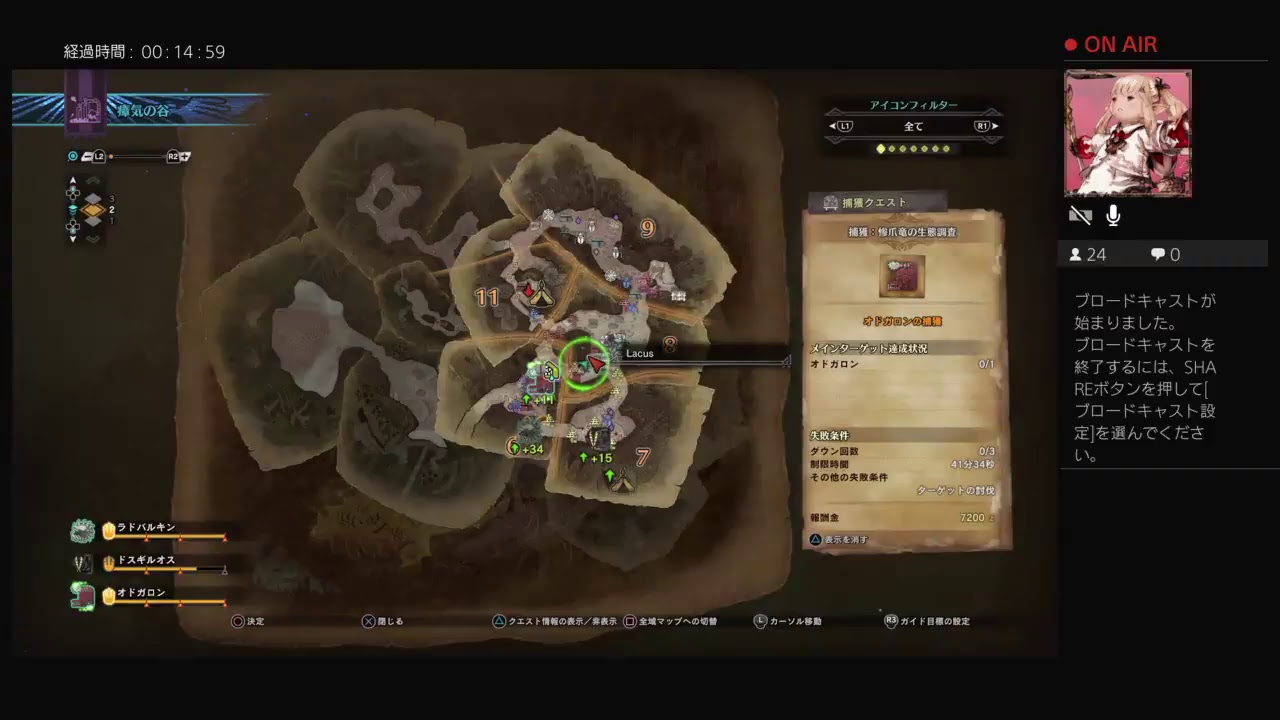
Task: Select the Great Girros (ドスギルオス) monster icon
Action: pos(83,561)
